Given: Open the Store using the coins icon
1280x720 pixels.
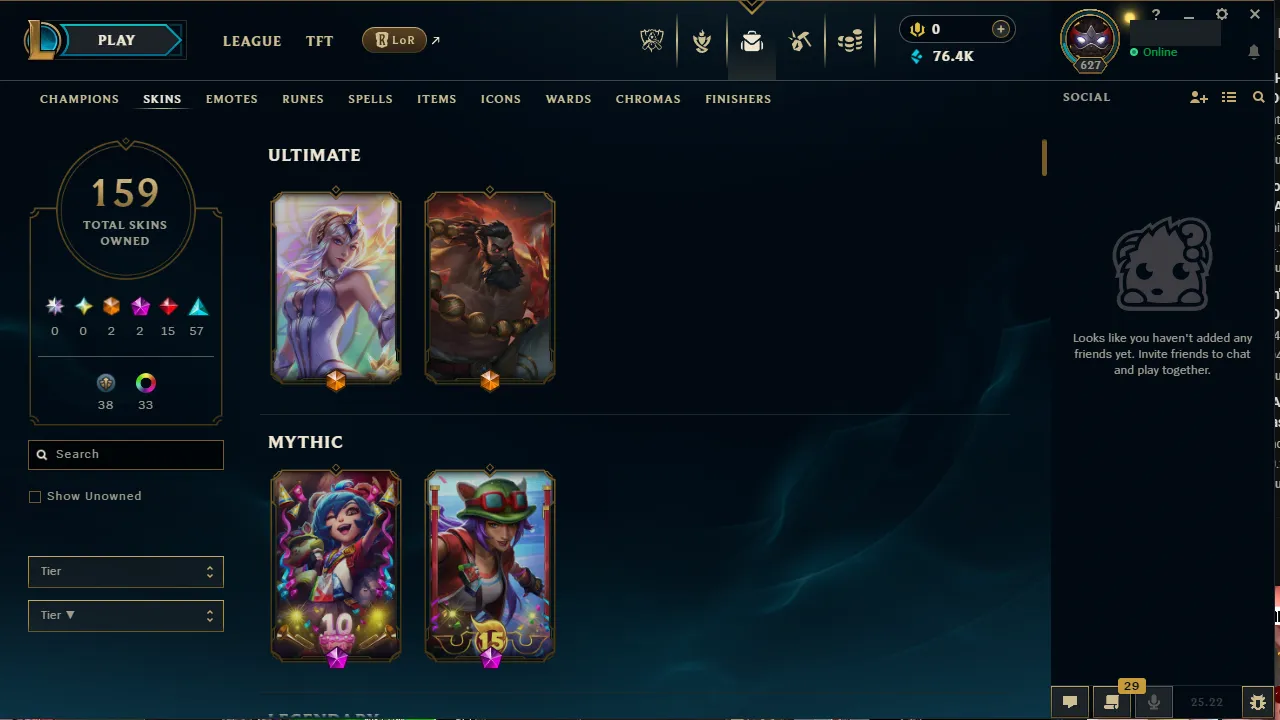Looking at the screenshot, I should (850, 41).
